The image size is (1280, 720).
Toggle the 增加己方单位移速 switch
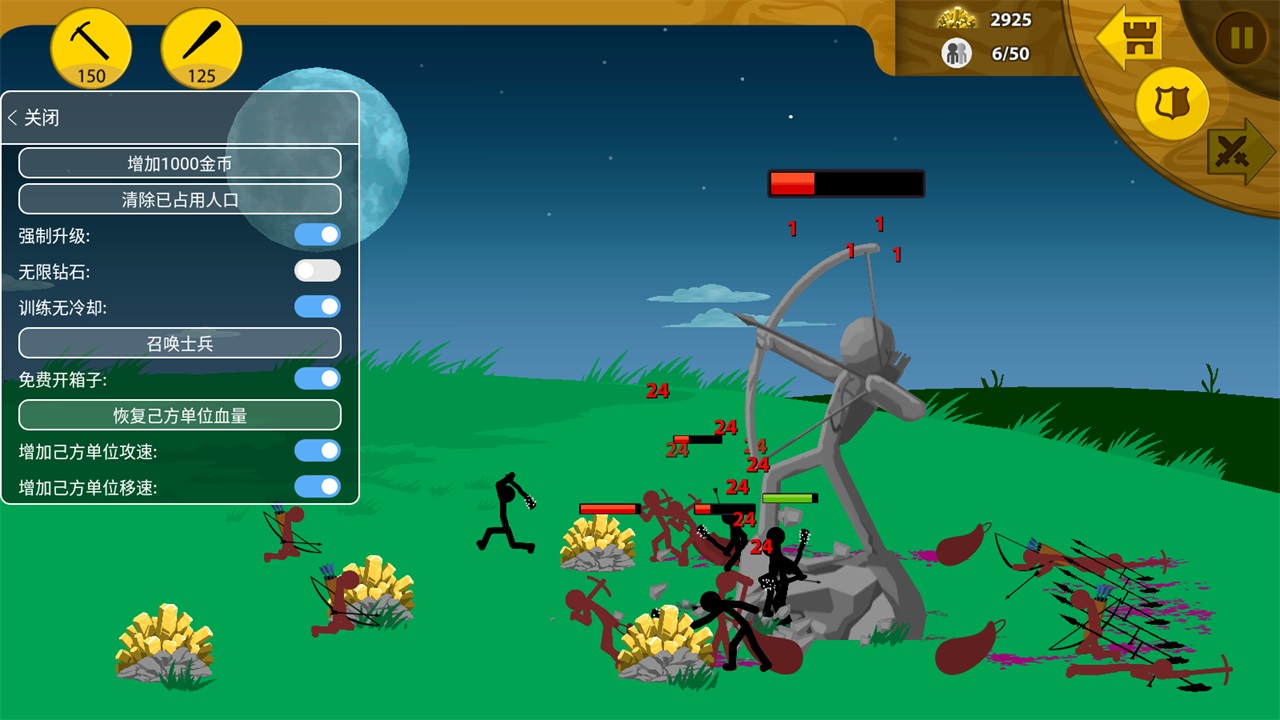(x=317, y=487)
